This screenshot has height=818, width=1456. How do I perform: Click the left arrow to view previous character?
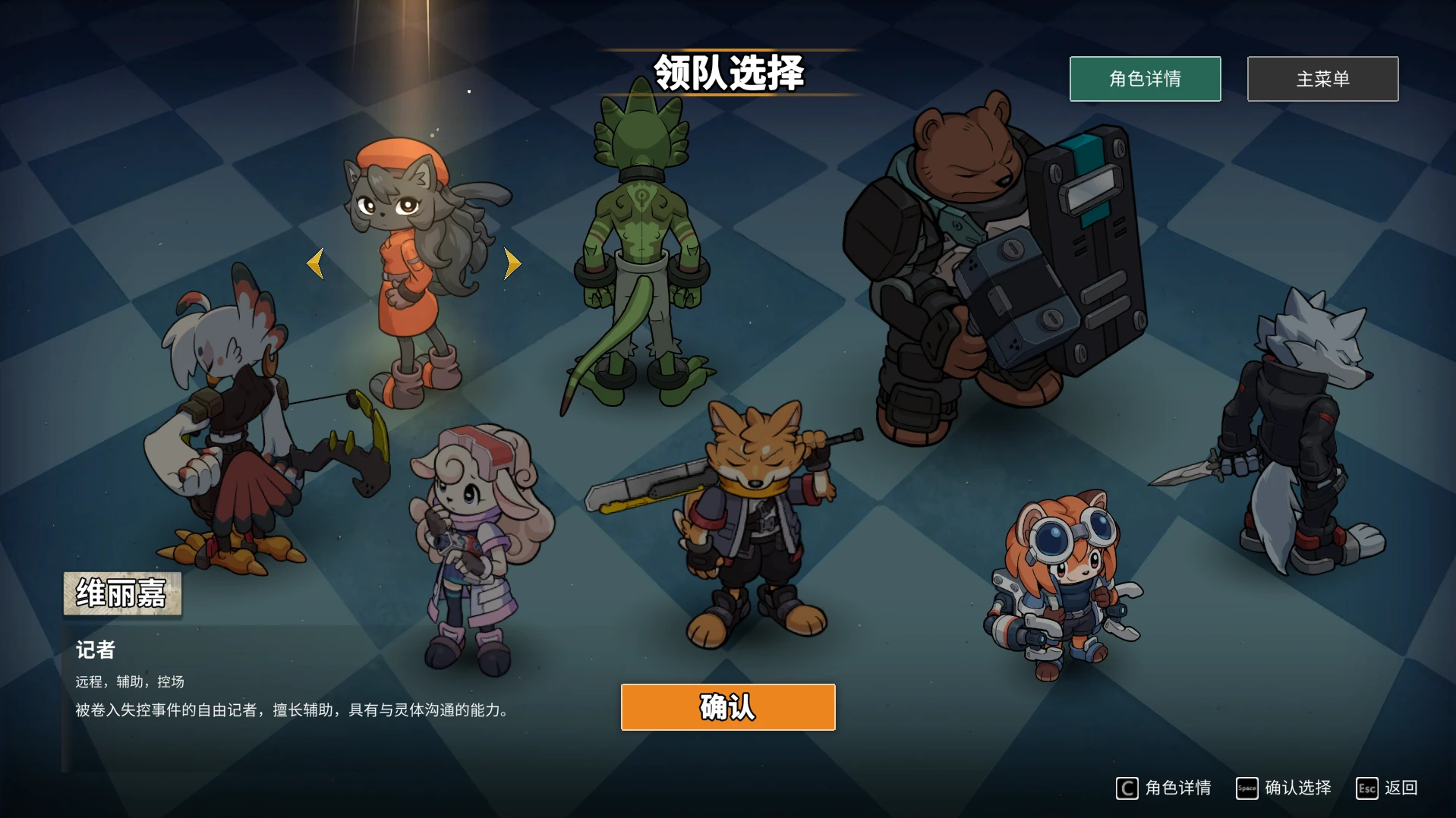pyautogui.click(x=317, y=263)
